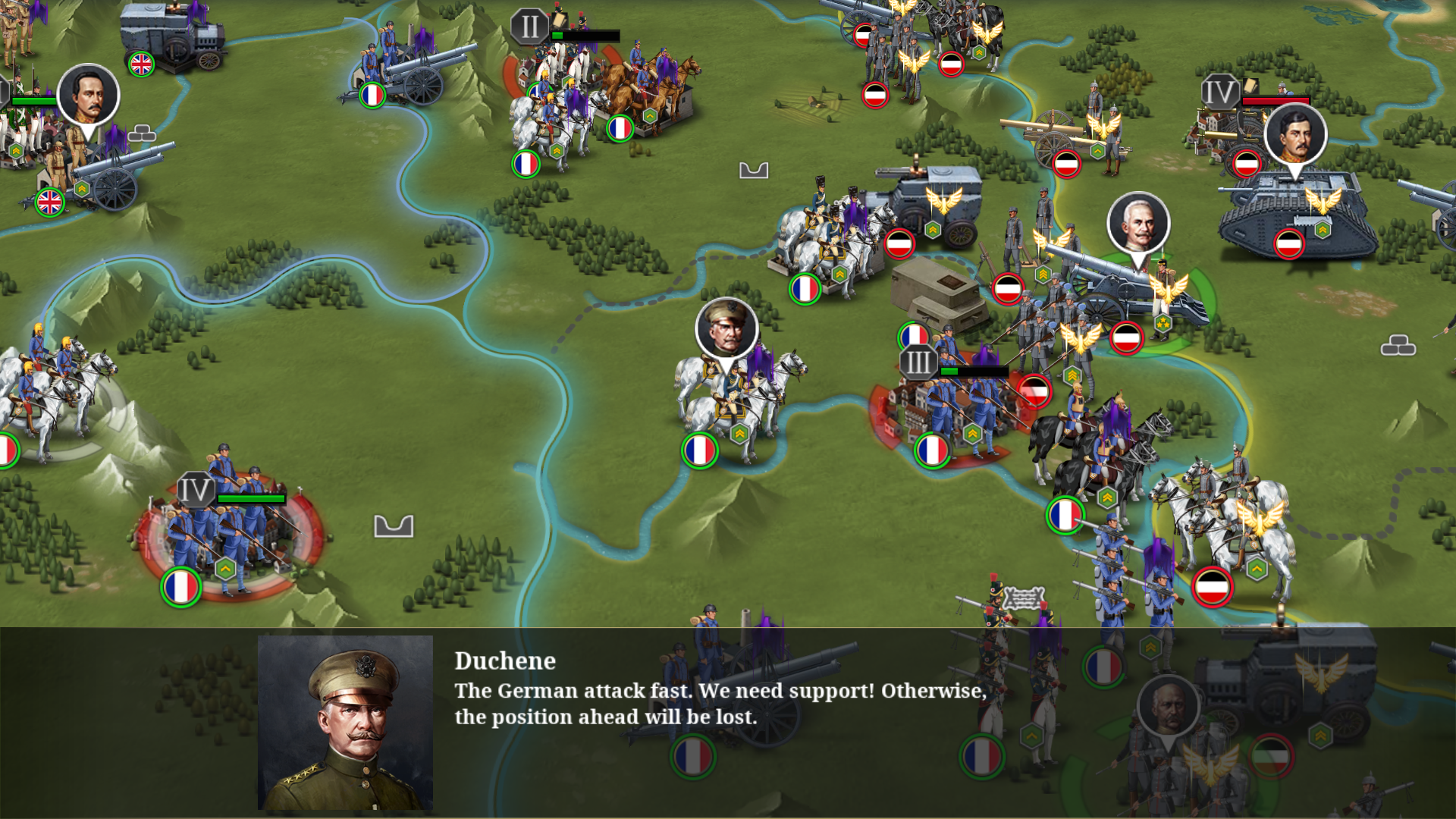Select the Corps II marker above the cavalry

pyautogui.click(x=529, y=25)
